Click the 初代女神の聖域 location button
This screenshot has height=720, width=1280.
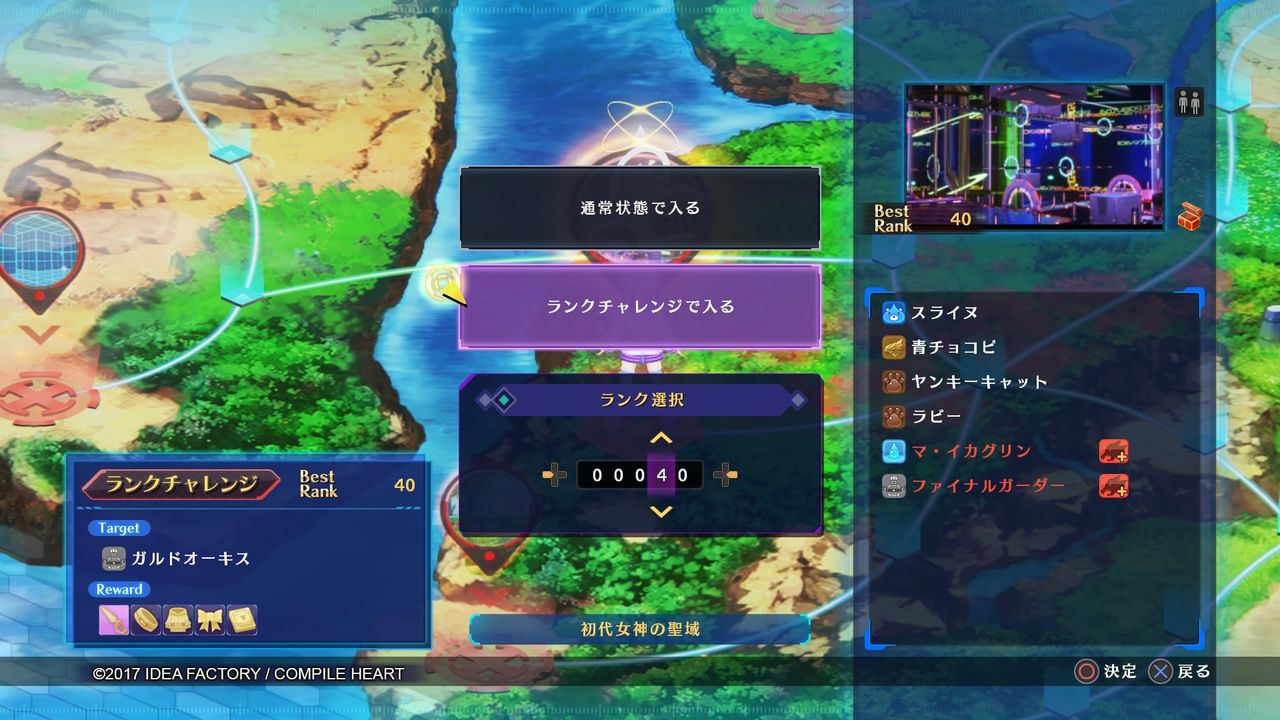point(640,629)
